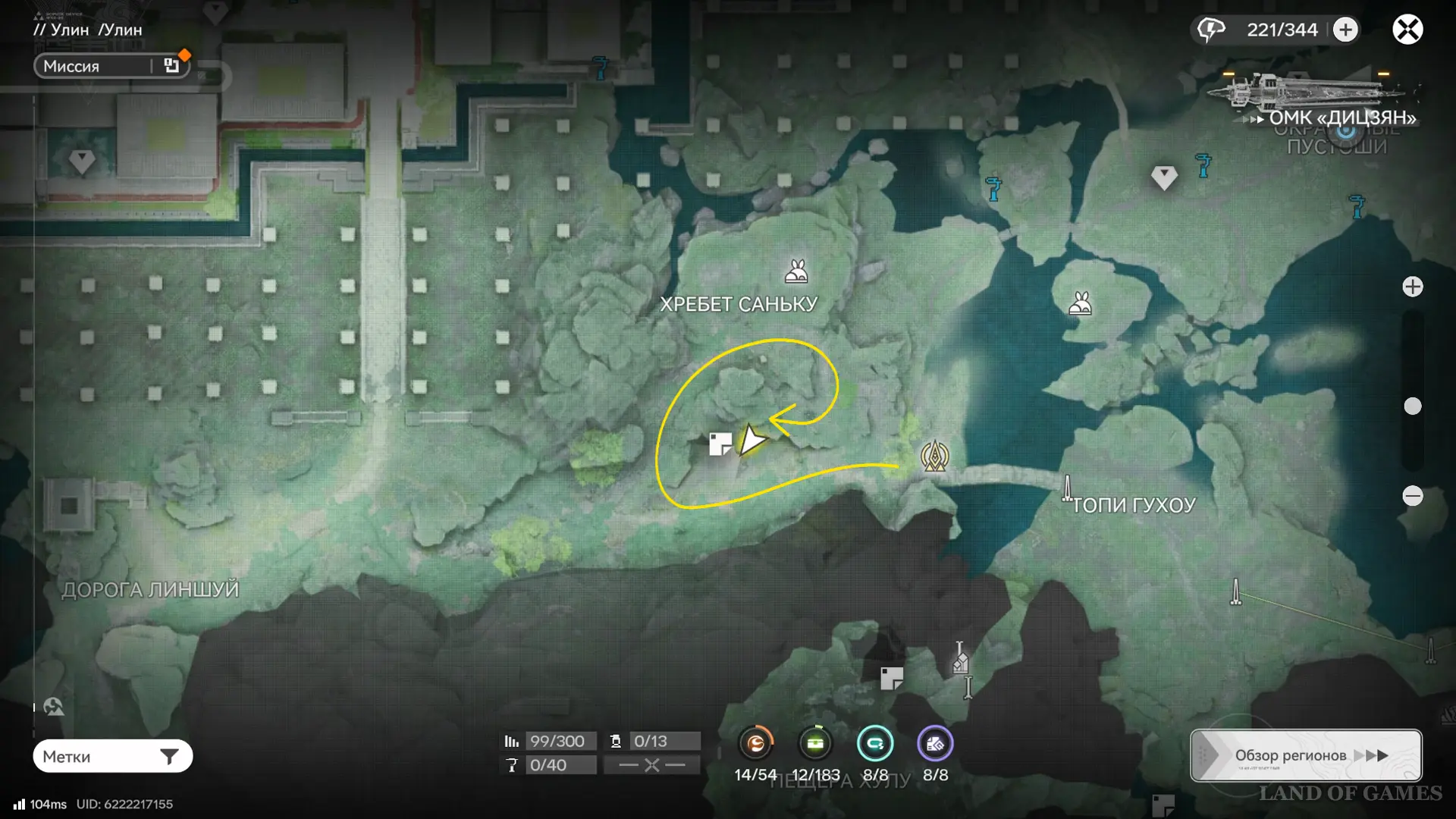Zoom out the map with minus button
This screenshot has height=819, width=1456.
(x=1412, y=496)
